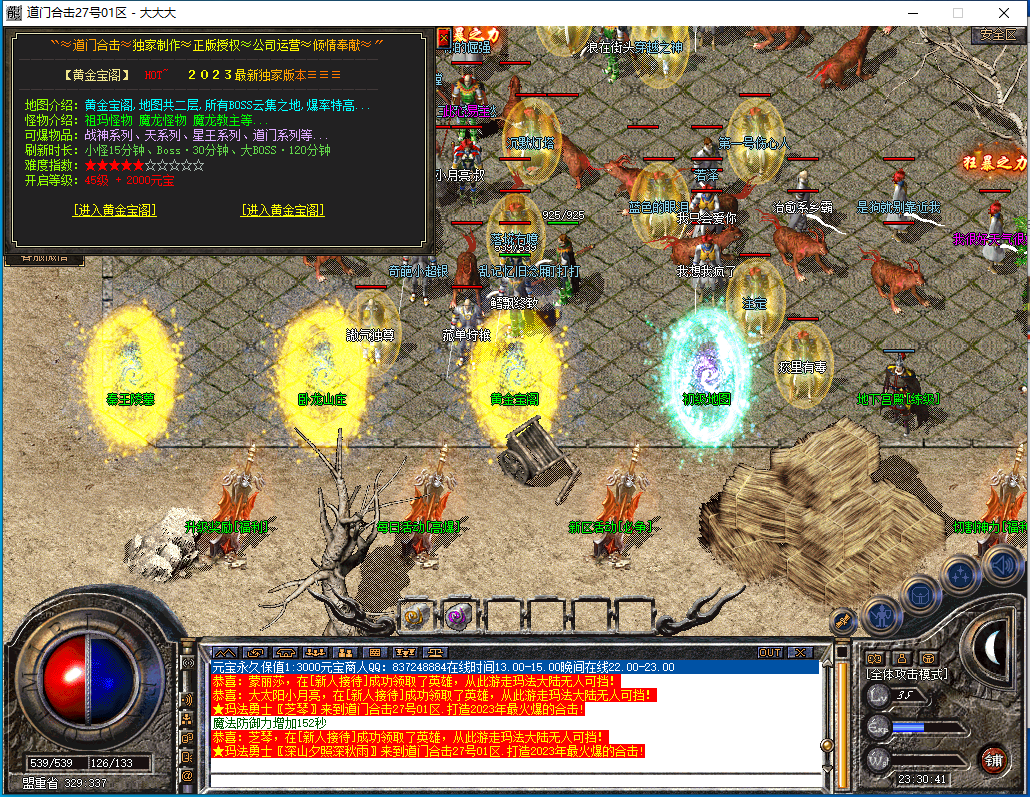Switch the 全体攻击模式 attack mode label
This screenshot has width=1030, height=797.
pyautogui.click(x=907, y=674)
